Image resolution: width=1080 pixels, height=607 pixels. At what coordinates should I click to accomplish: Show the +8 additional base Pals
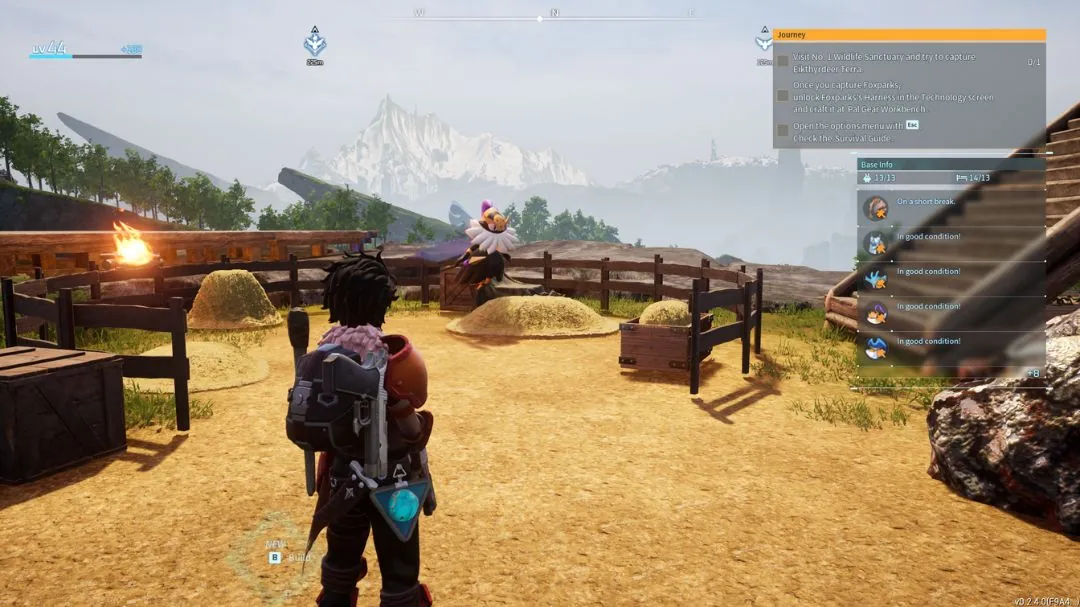click(1032, 373)
